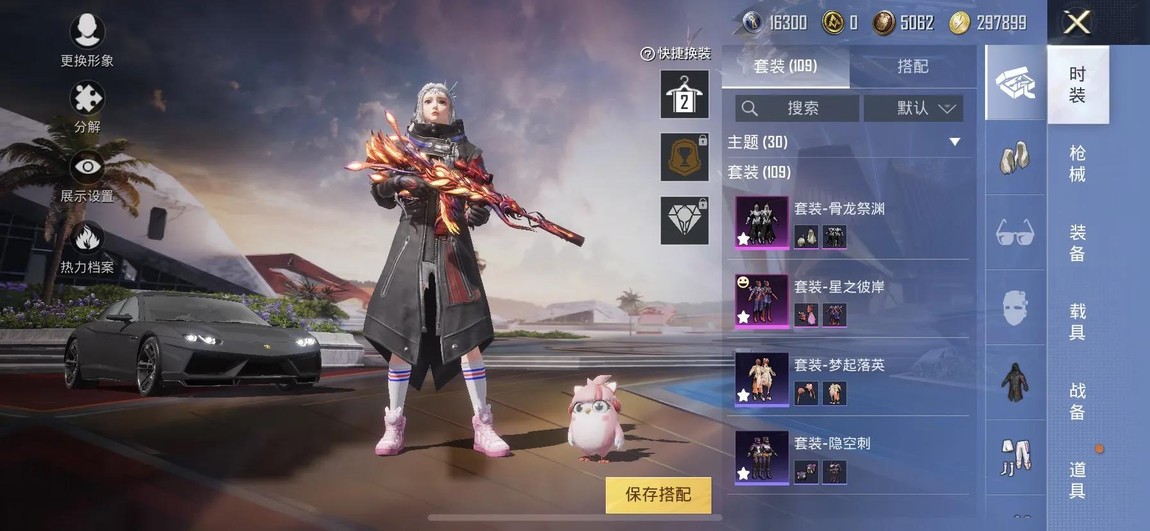
Task: Go to the 道具 items category
Action: point(1077,480)
